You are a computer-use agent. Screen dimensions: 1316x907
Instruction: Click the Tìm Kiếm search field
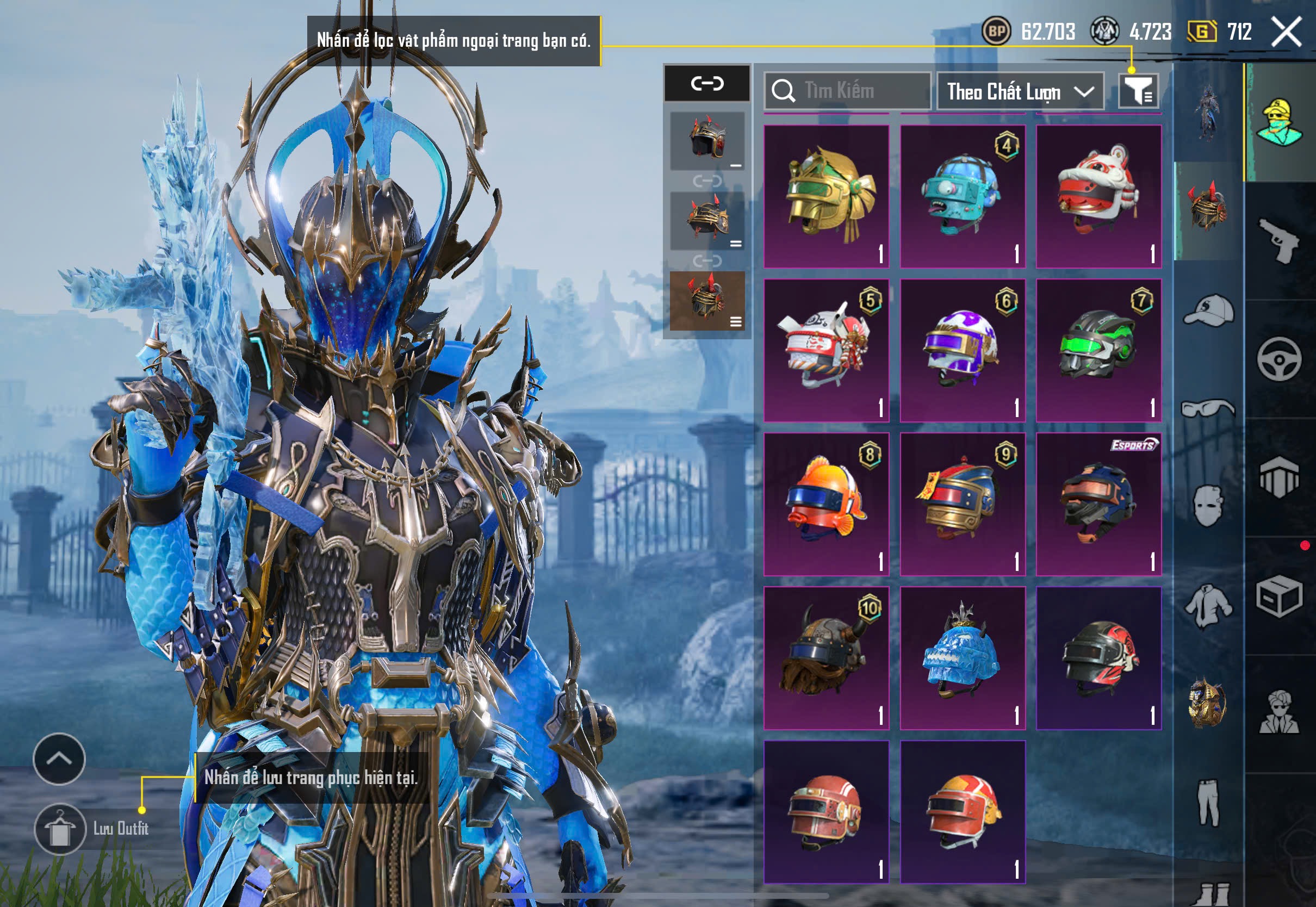coord(847,90)
